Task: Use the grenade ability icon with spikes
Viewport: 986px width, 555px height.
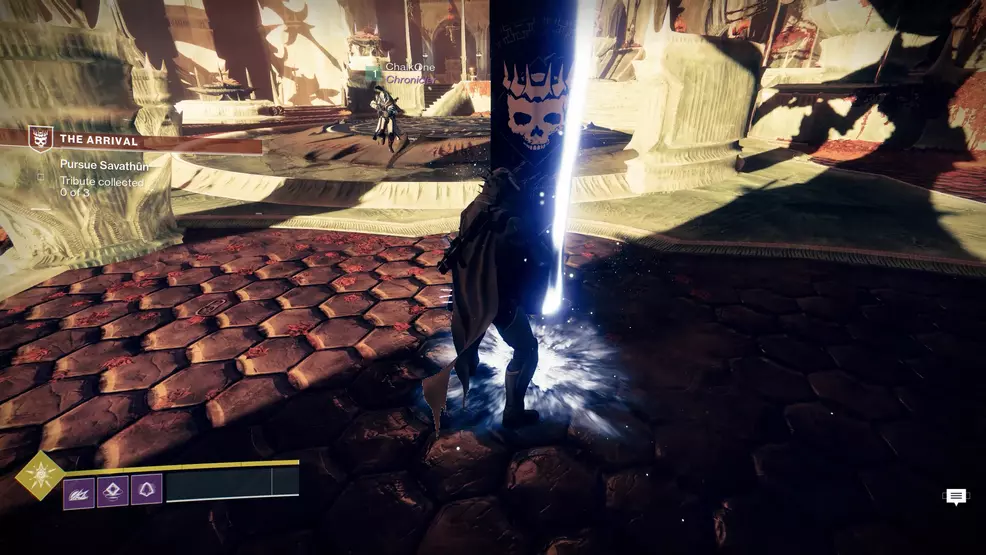Action: [x=79, y=490]
